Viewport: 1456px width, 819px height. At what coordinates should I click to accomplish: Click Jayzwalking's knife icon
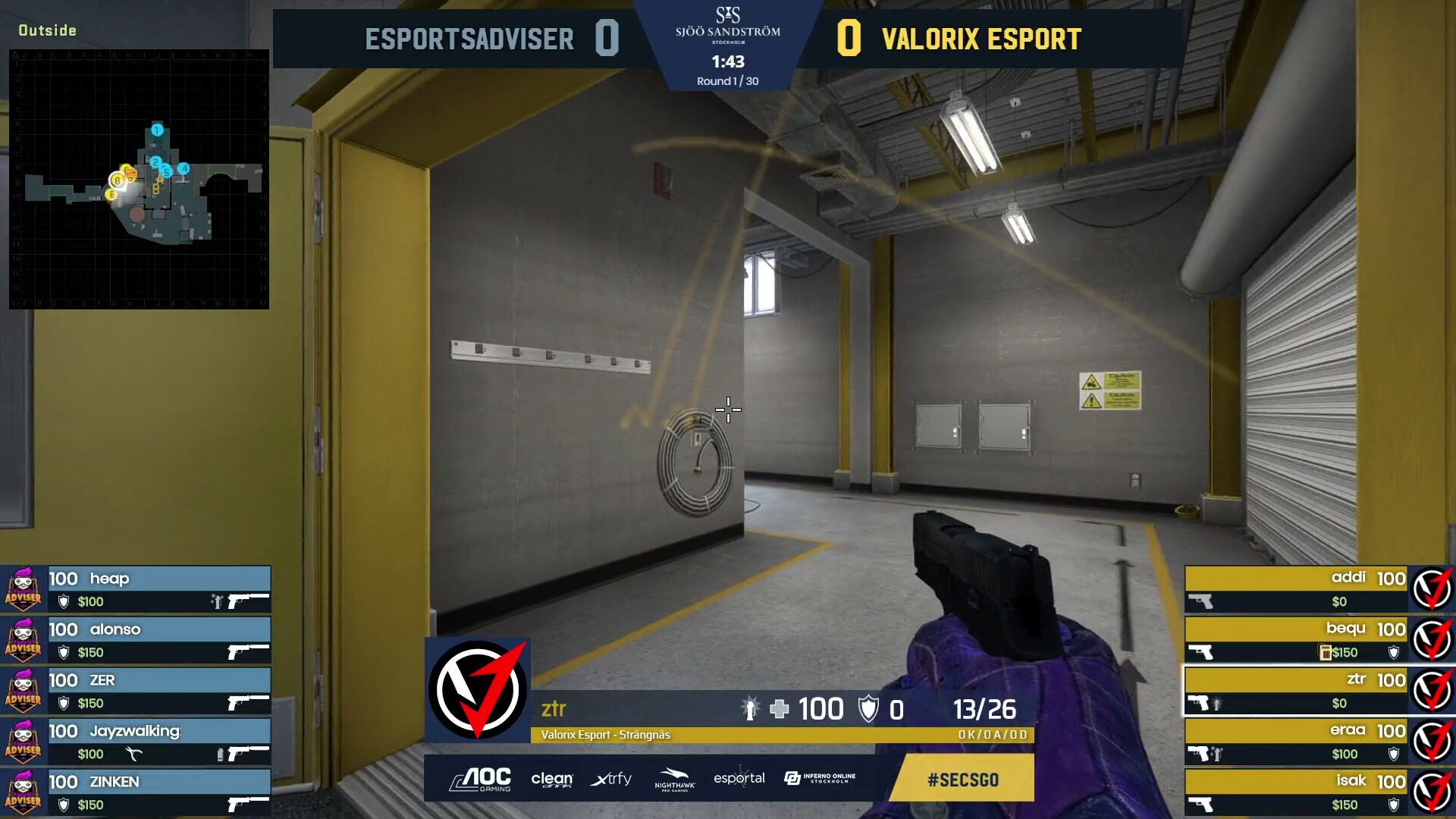click(135, 753)
